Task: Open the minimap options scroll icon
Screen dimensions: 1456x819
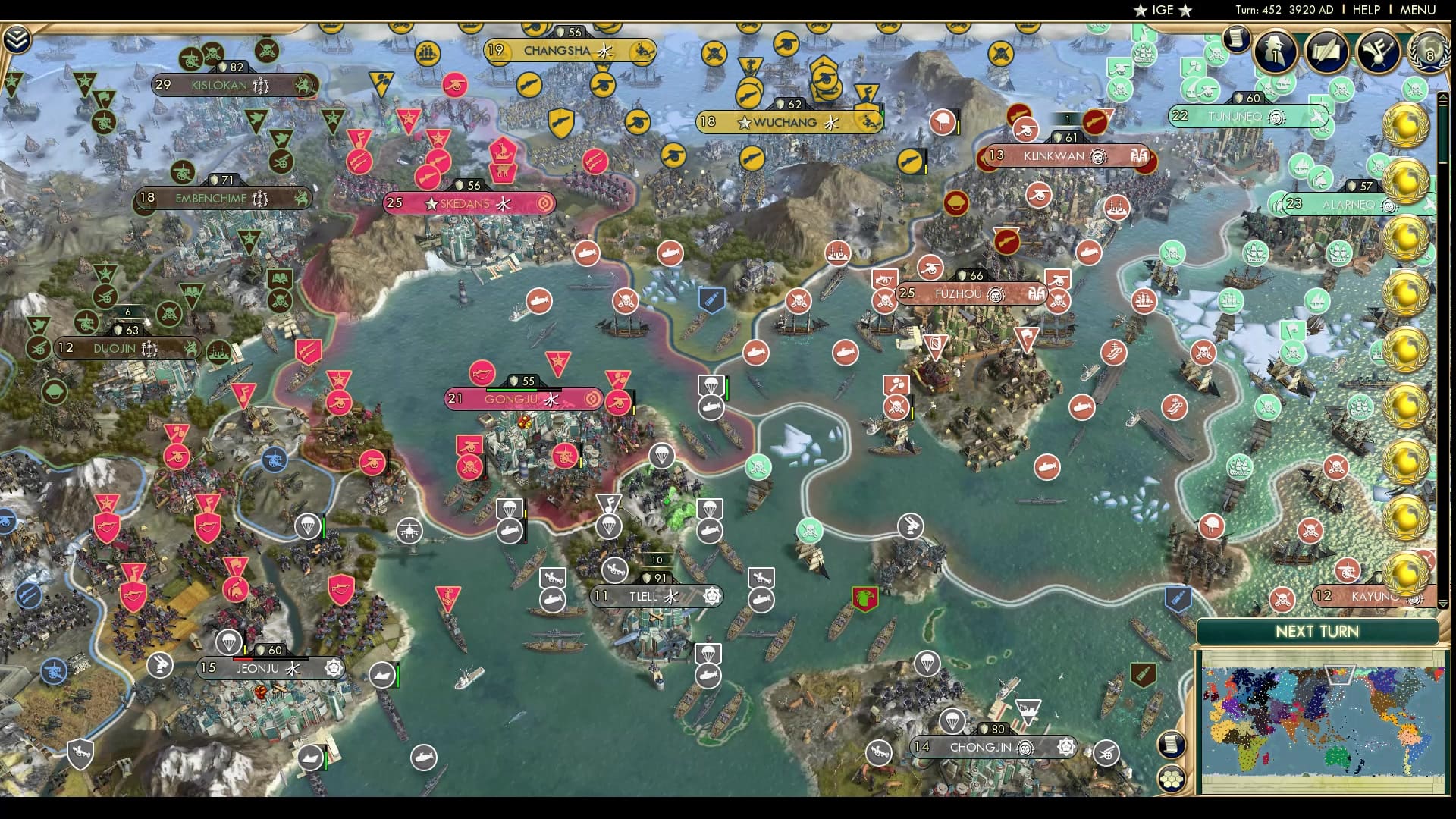Action: (x=1172, y=745)
